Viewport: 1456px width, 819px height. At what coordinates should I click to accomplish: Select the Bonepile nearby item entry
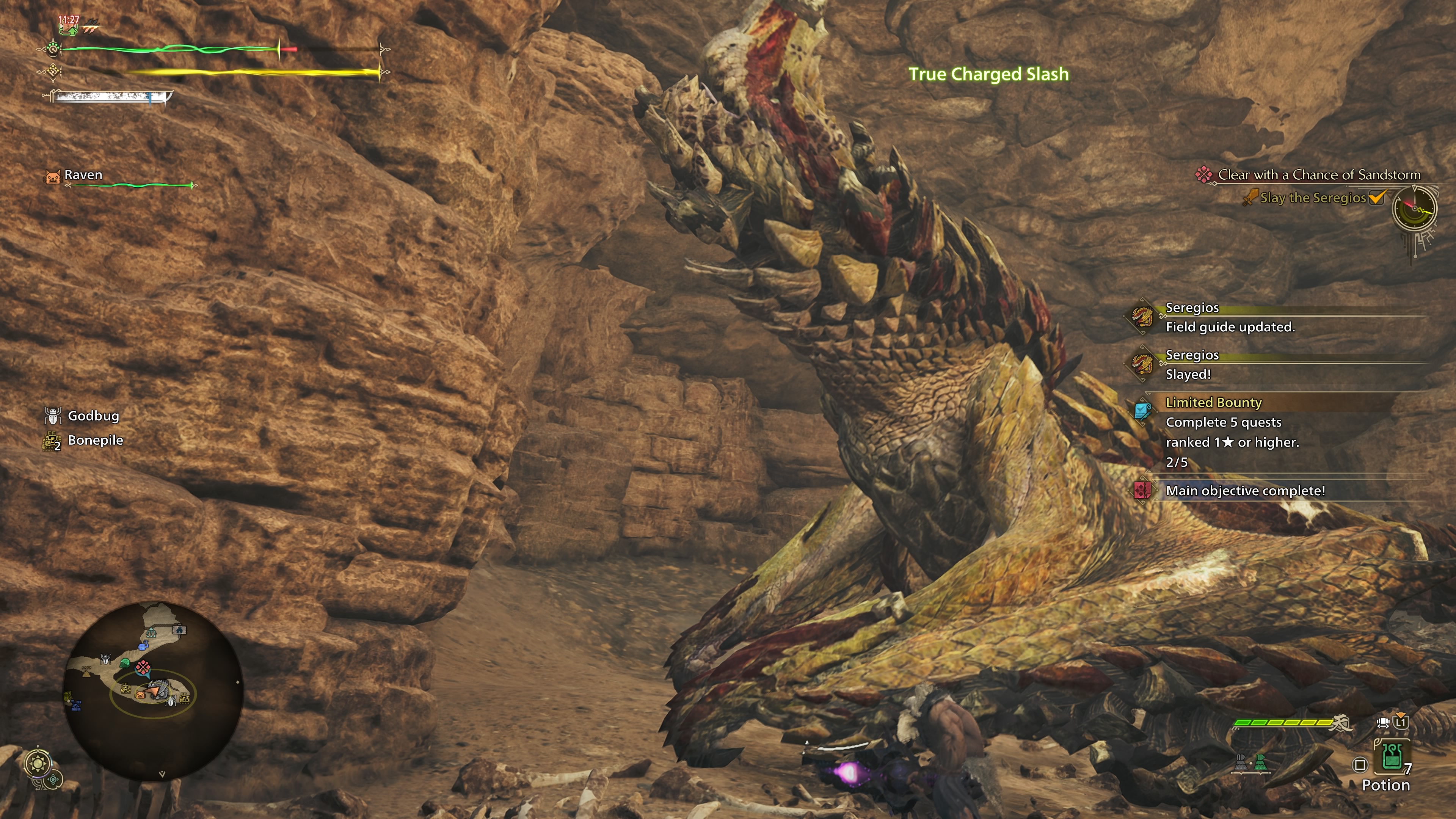(94, 440)
